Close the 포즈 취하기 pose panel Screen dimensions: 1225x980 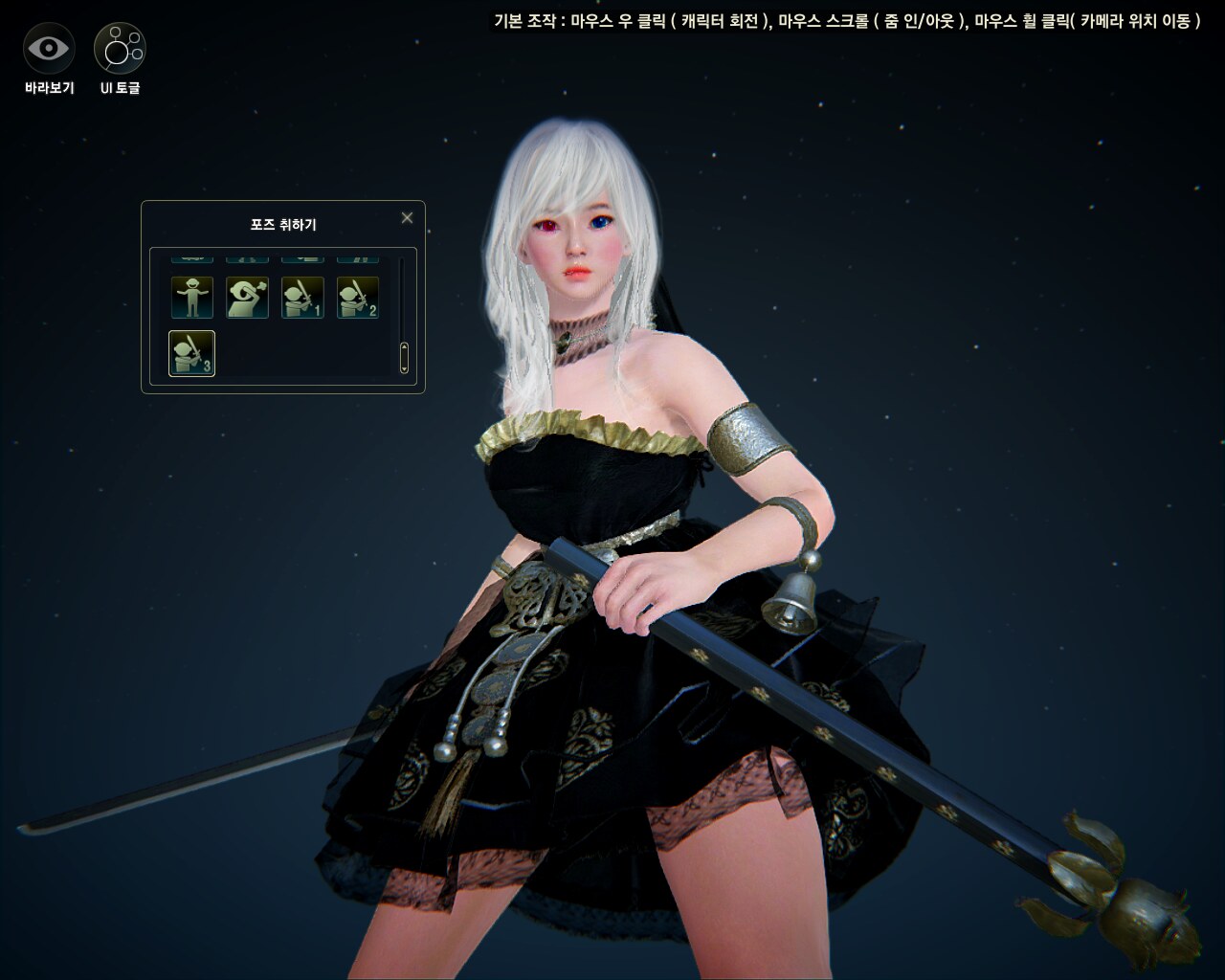coord(407,218)
